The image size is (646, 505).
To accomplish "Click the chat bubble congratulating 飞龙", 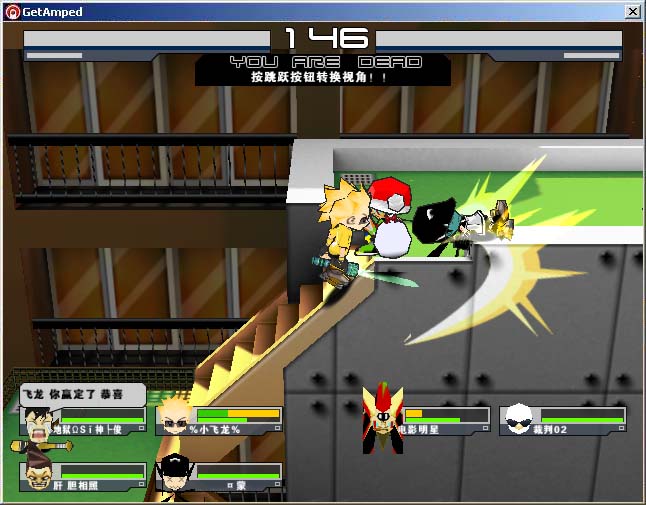I will [x=82, y=394].
